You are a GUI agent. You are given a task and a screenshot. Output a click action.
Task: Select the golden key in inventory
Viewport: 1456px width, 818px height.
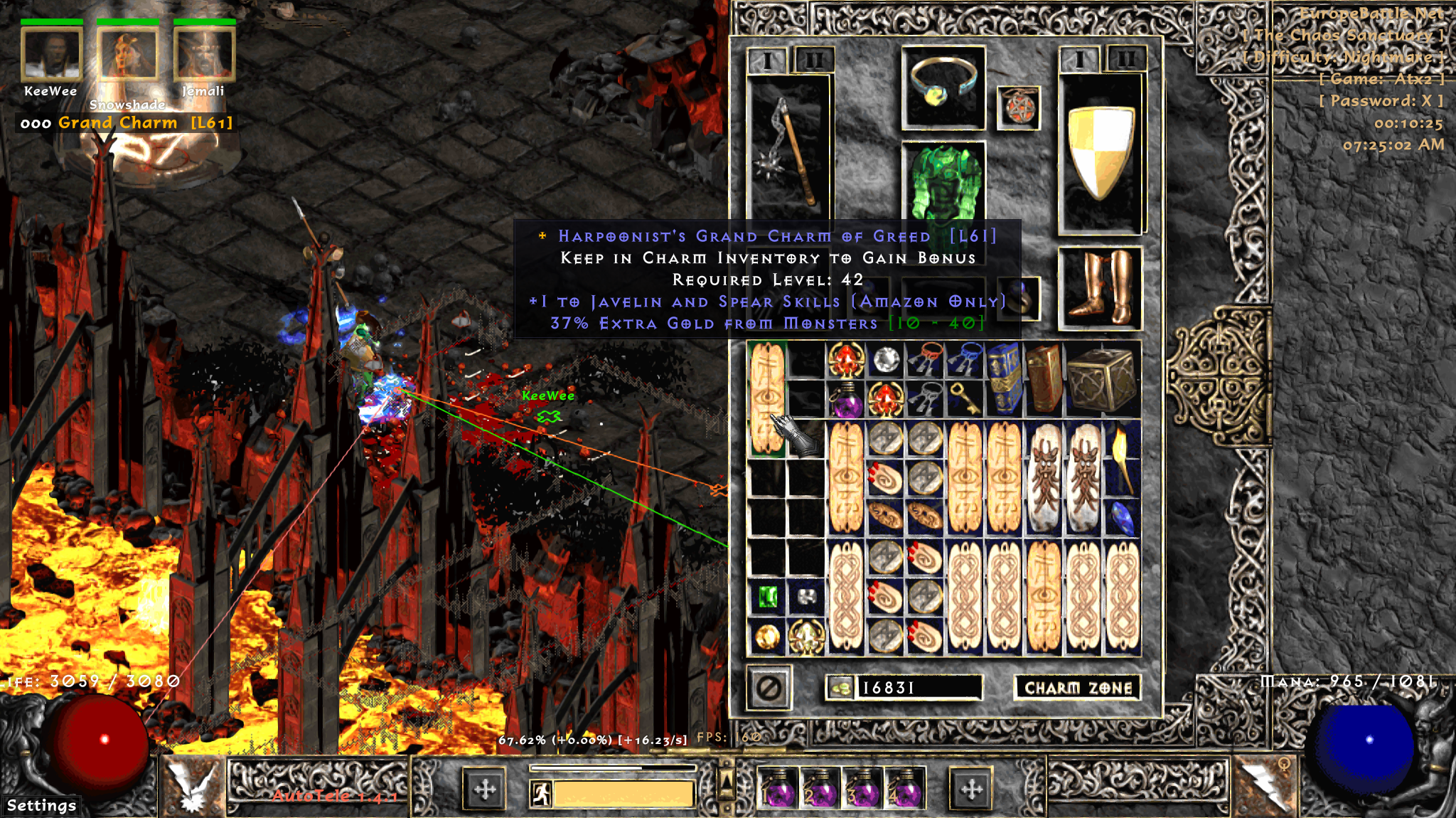point(965,399)
